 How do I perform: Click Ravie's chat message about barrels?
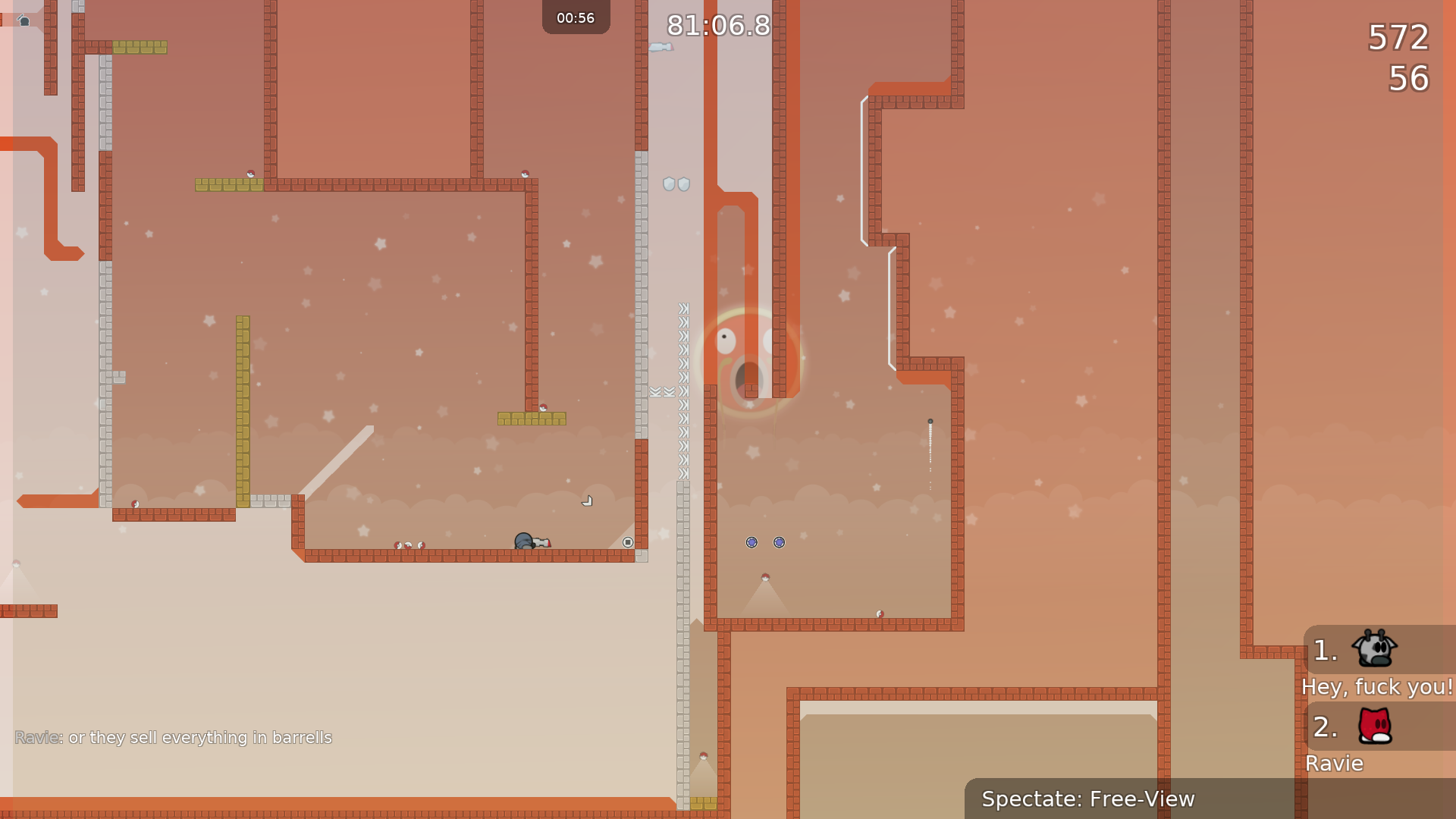pos(174,737)
